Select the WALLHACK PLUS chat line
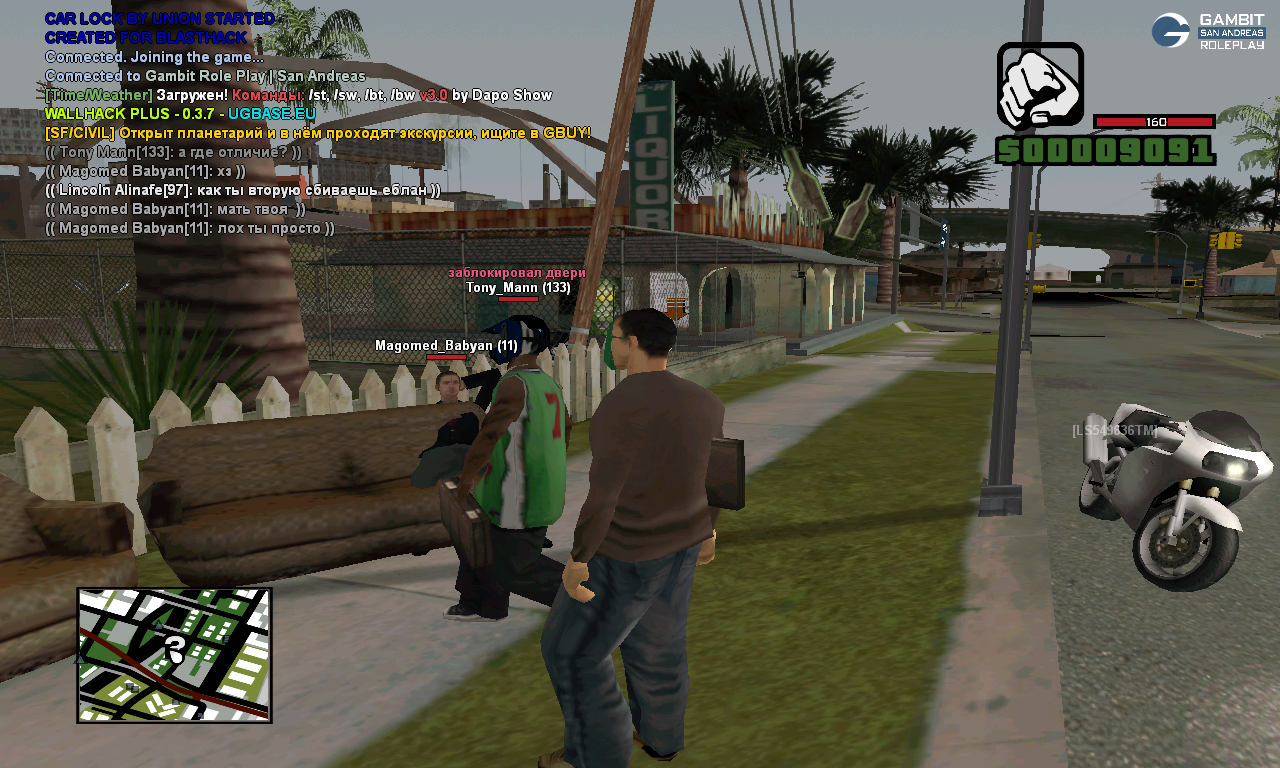This screenshot has height=768, width=1280. [180, 114]
